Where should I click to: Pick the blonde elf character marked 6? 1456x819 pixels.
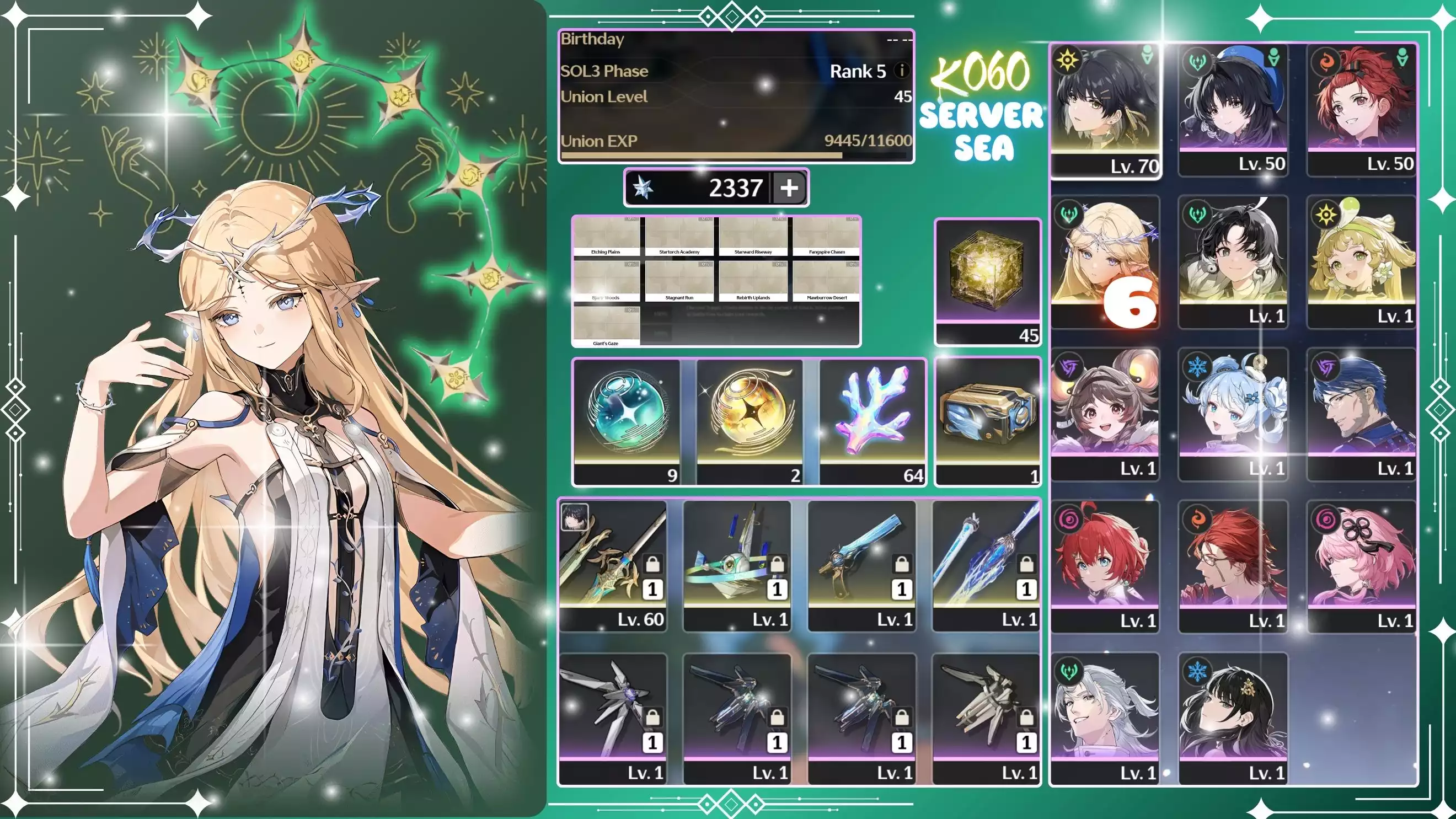[x=1105, y=261]
